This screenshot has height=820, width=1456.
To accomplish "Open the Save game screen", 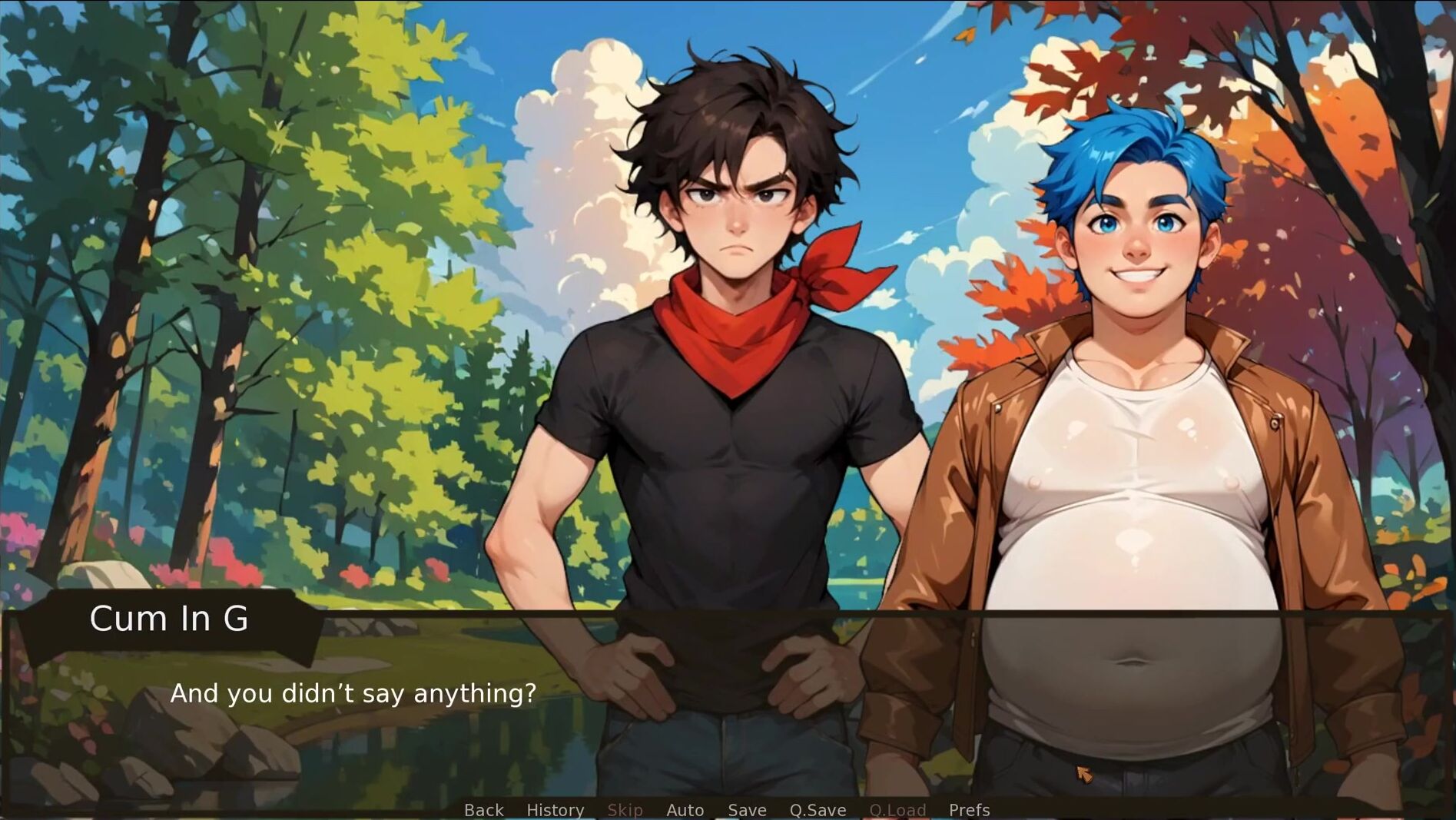I will [747, 810].
